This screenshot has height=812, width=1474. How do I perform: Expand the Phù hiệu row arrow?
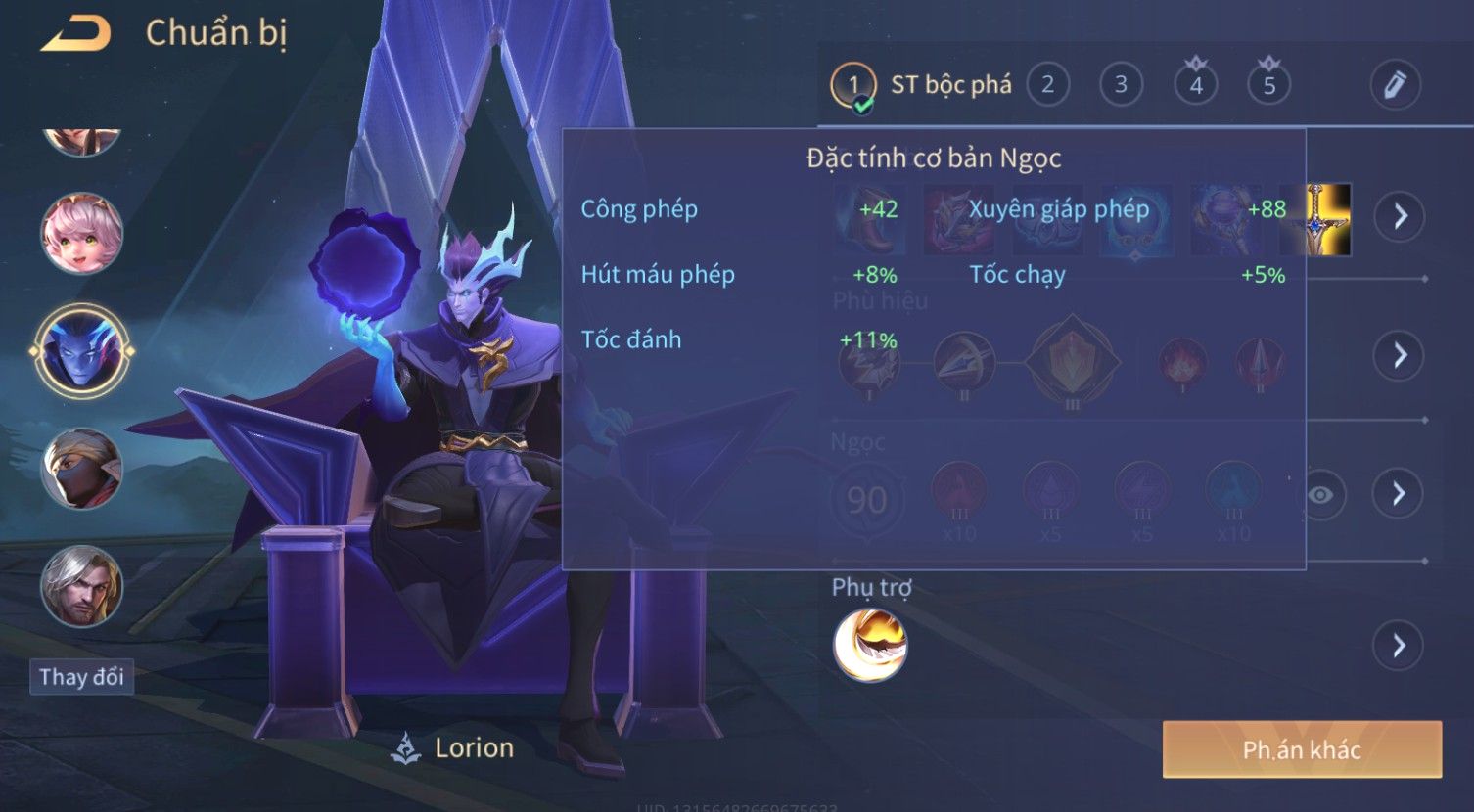pyautogui.click(x=1399, y=355)
